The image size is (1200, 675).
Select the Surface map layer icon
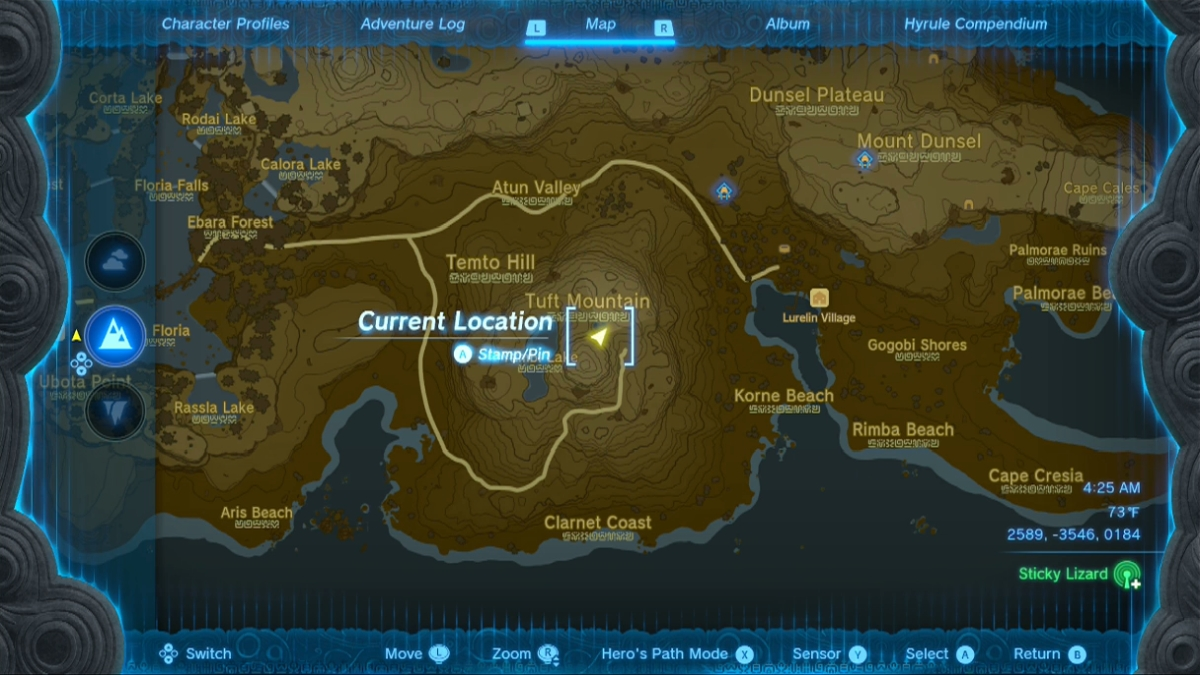pos(115,335)
